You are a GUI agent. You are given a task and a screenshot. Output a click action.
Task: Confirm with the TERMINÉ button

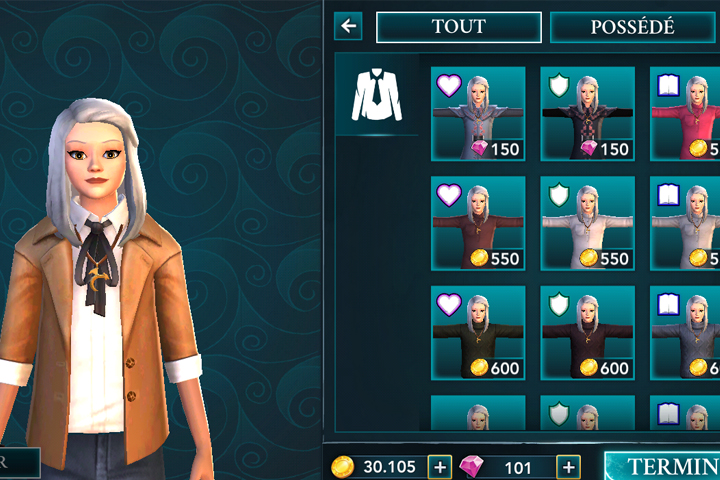(x=662, y=466)
